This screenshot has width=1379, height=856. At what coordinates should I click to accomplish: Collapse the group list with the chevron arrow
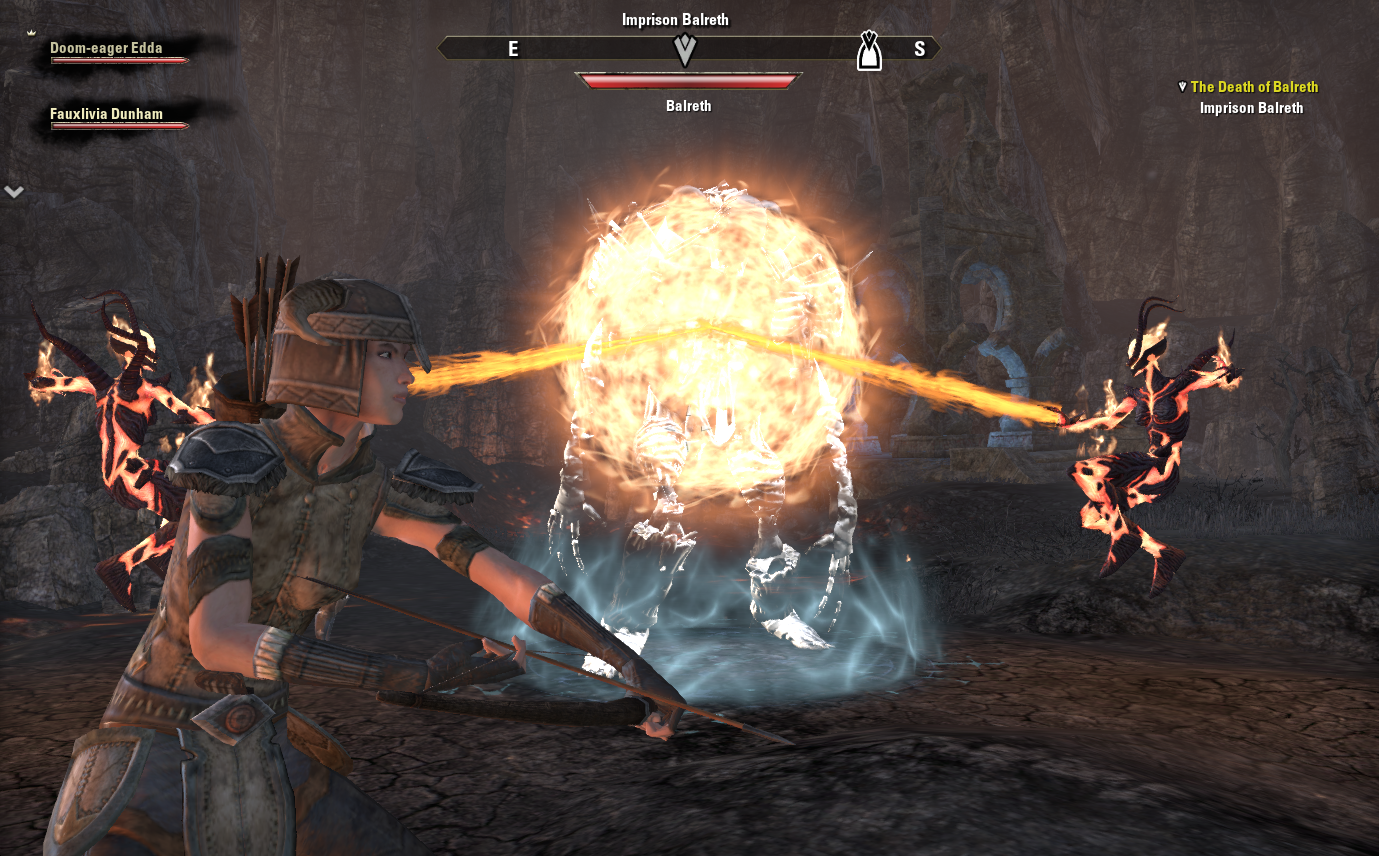[x=14, y=190]
